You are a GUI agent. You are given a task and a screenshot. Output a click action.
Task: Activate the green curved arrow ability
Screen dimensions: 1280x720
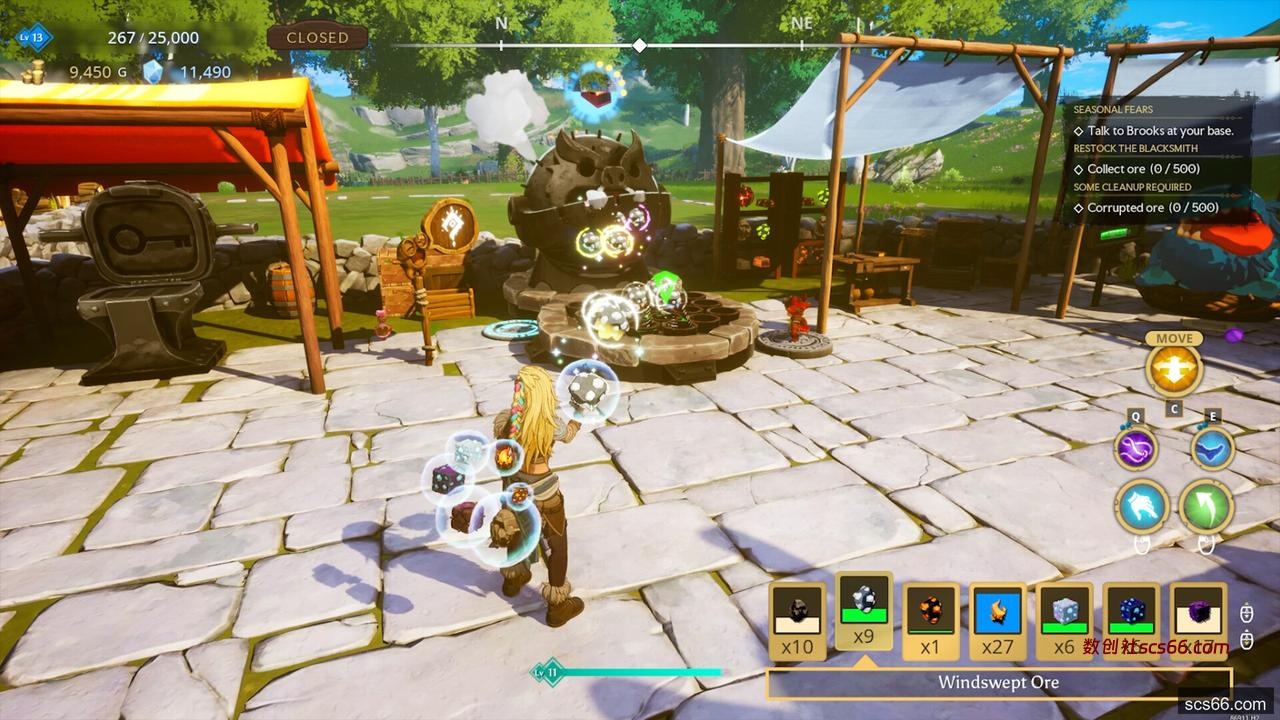click(1205, 506)
